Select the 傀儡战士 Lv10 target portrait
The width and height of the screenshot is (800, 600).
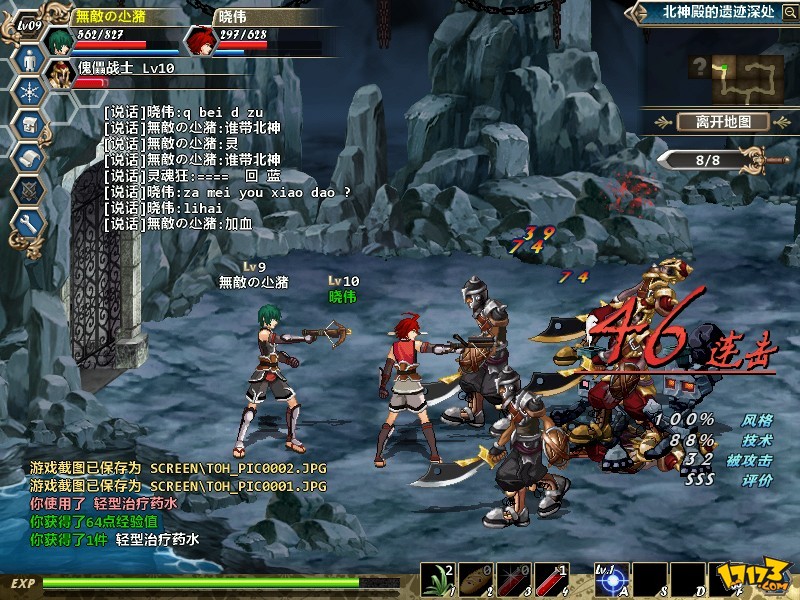(63, 76)
